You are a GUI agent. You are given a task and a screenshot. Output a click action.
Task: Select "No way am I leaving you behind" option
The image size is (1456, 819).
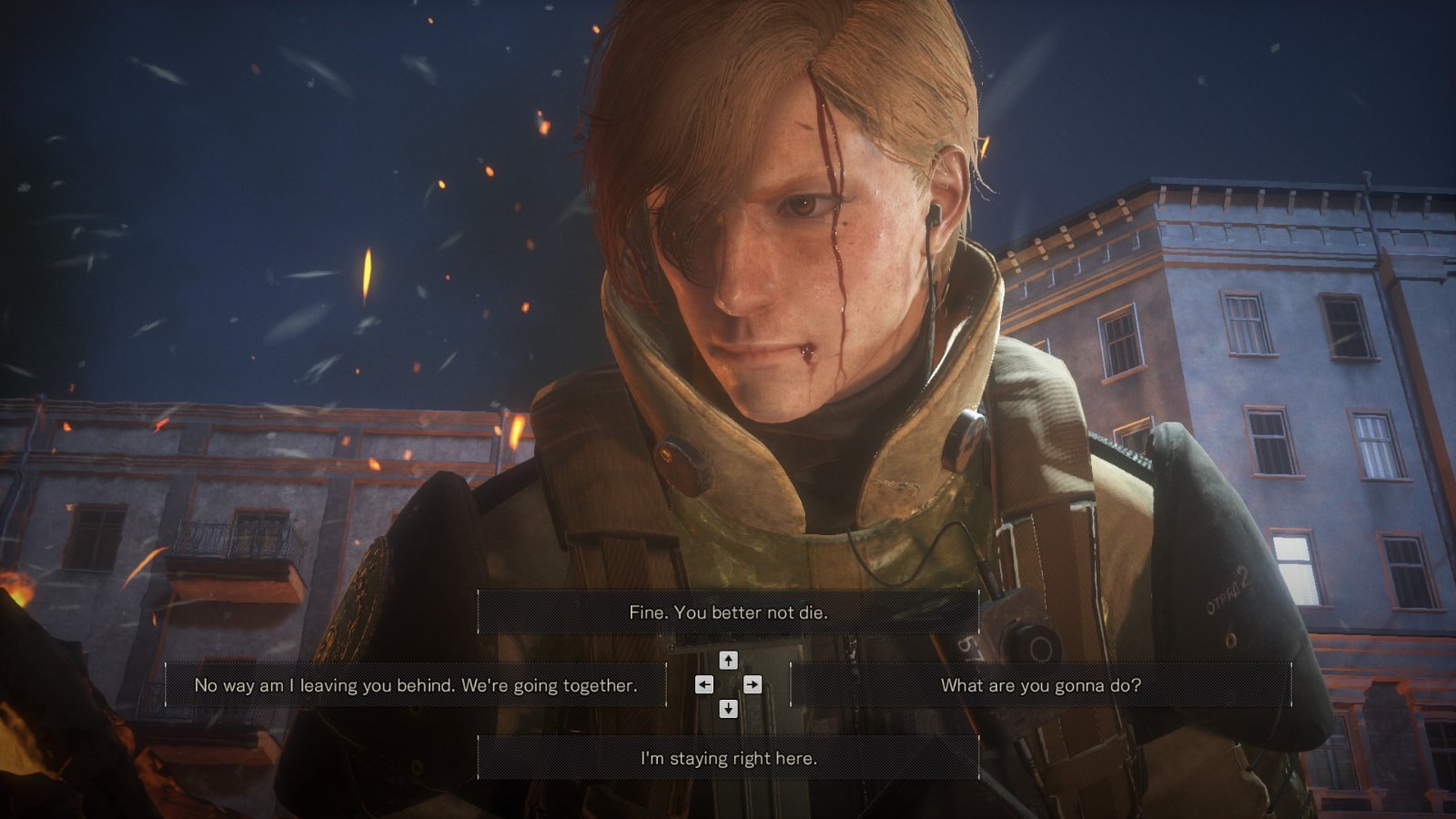click(x=415, y=685)
